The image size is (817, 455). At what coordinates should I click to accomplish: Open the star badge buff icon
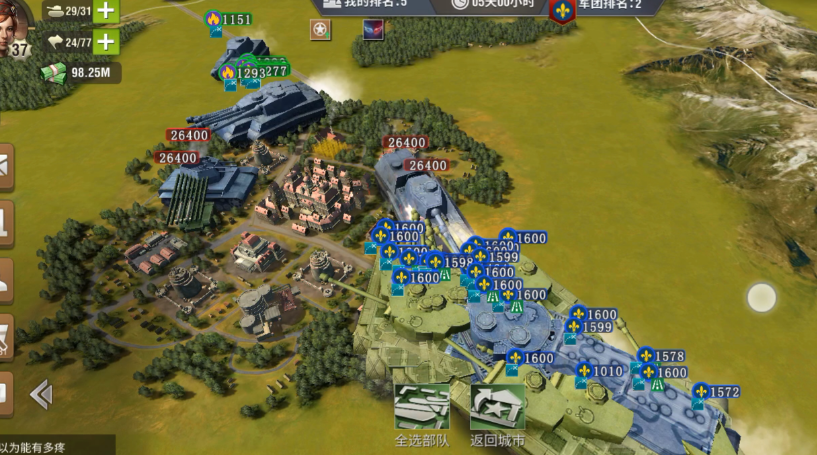coord(320,30)
